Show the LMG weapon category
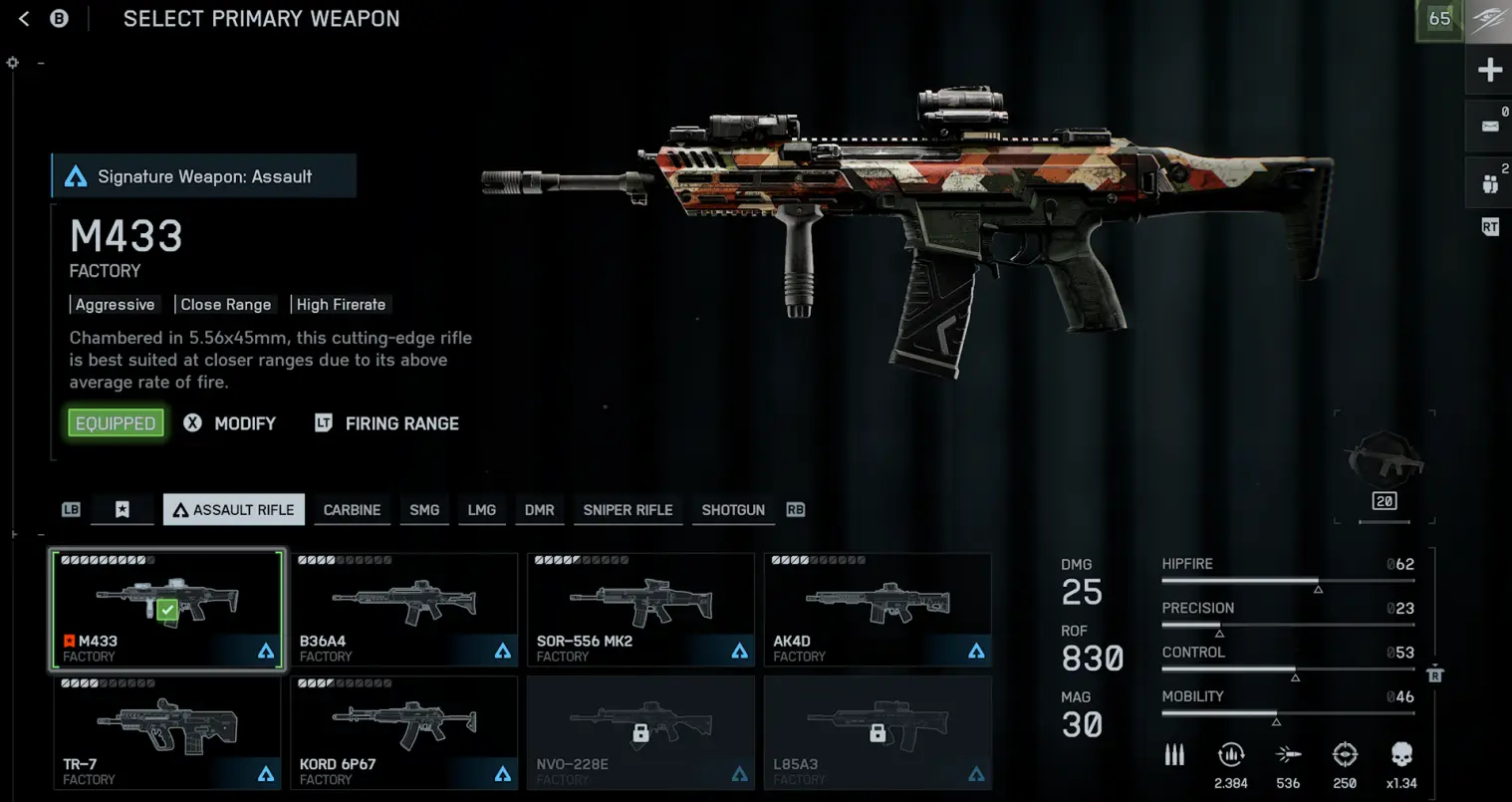This screenshot has height=802, width=1512. 482,510
